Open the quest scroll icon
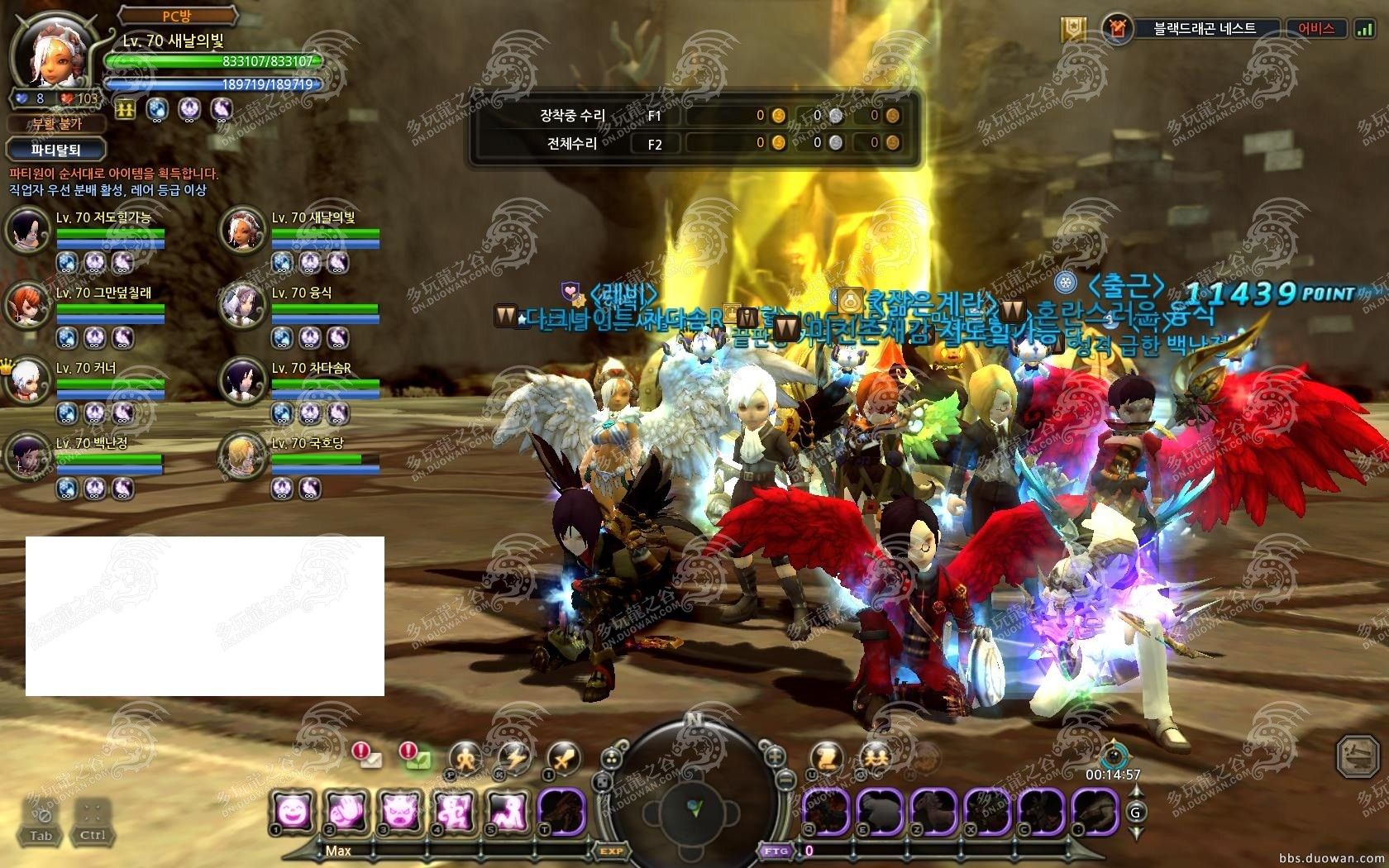 (826, 757)
